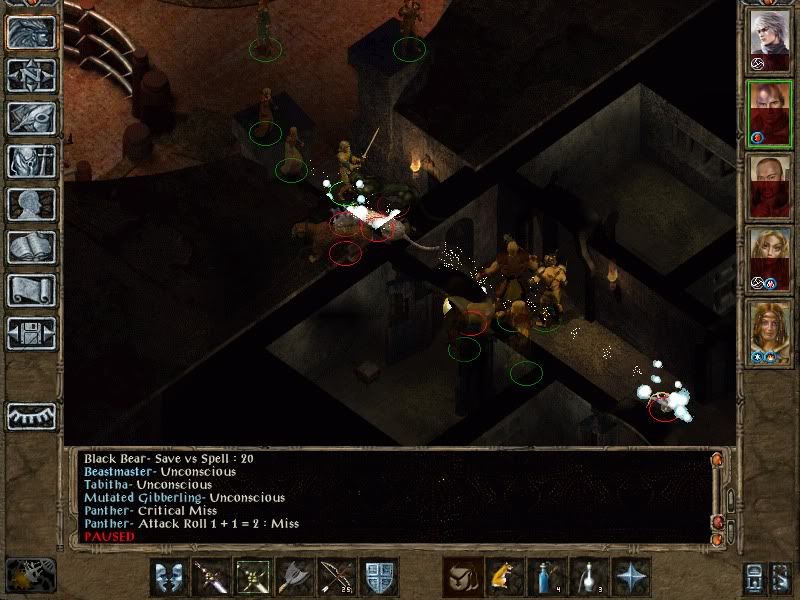800x600 pixels.
Task: Open the priest scroll button
Action: point(32,290)
